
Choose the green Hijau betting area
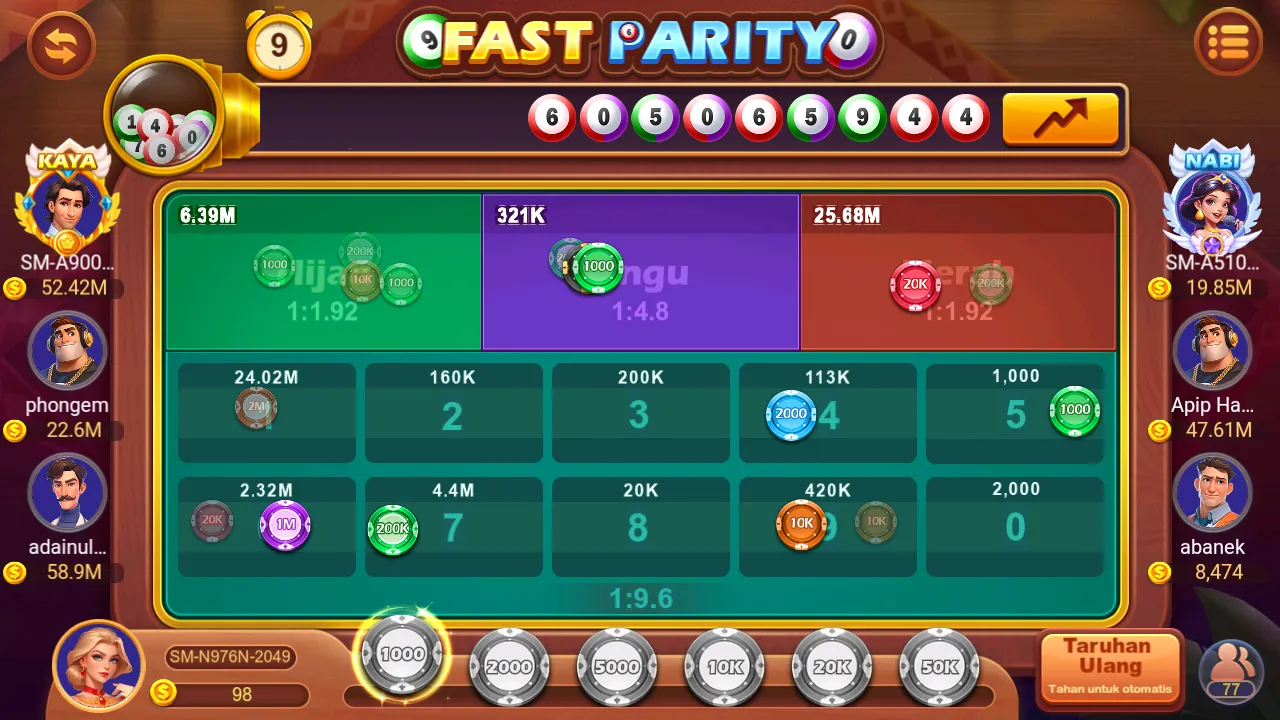click(322, 270)
